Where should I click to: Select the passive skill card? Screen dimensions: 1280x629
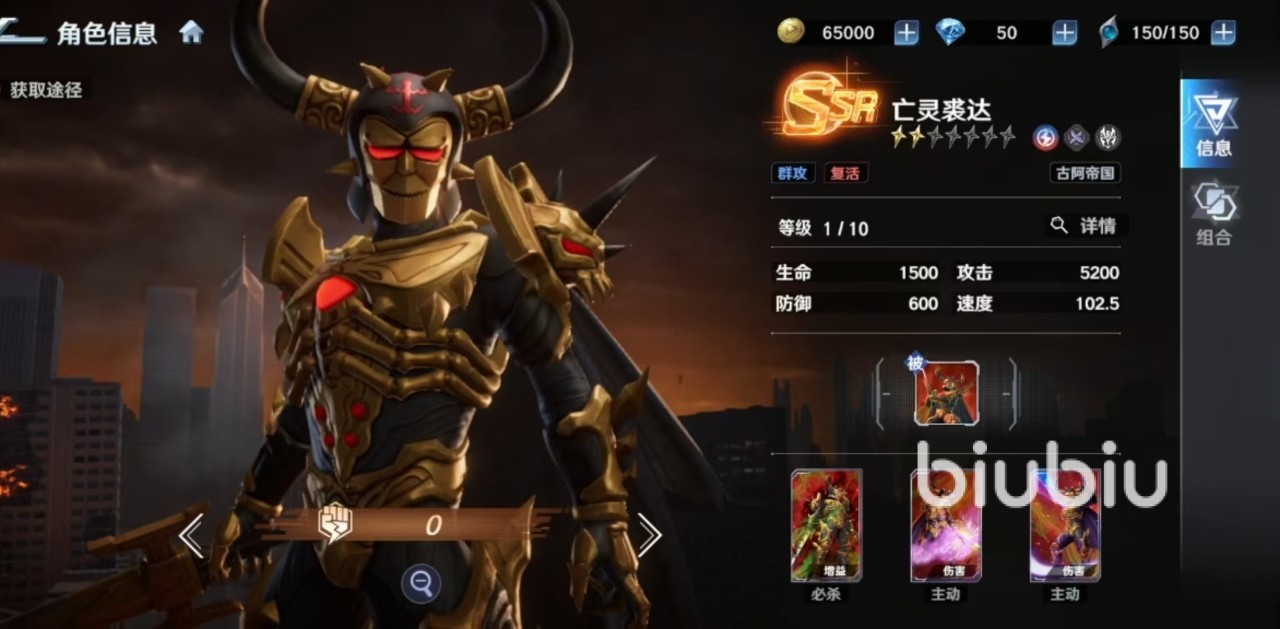[x=946, y=393]
